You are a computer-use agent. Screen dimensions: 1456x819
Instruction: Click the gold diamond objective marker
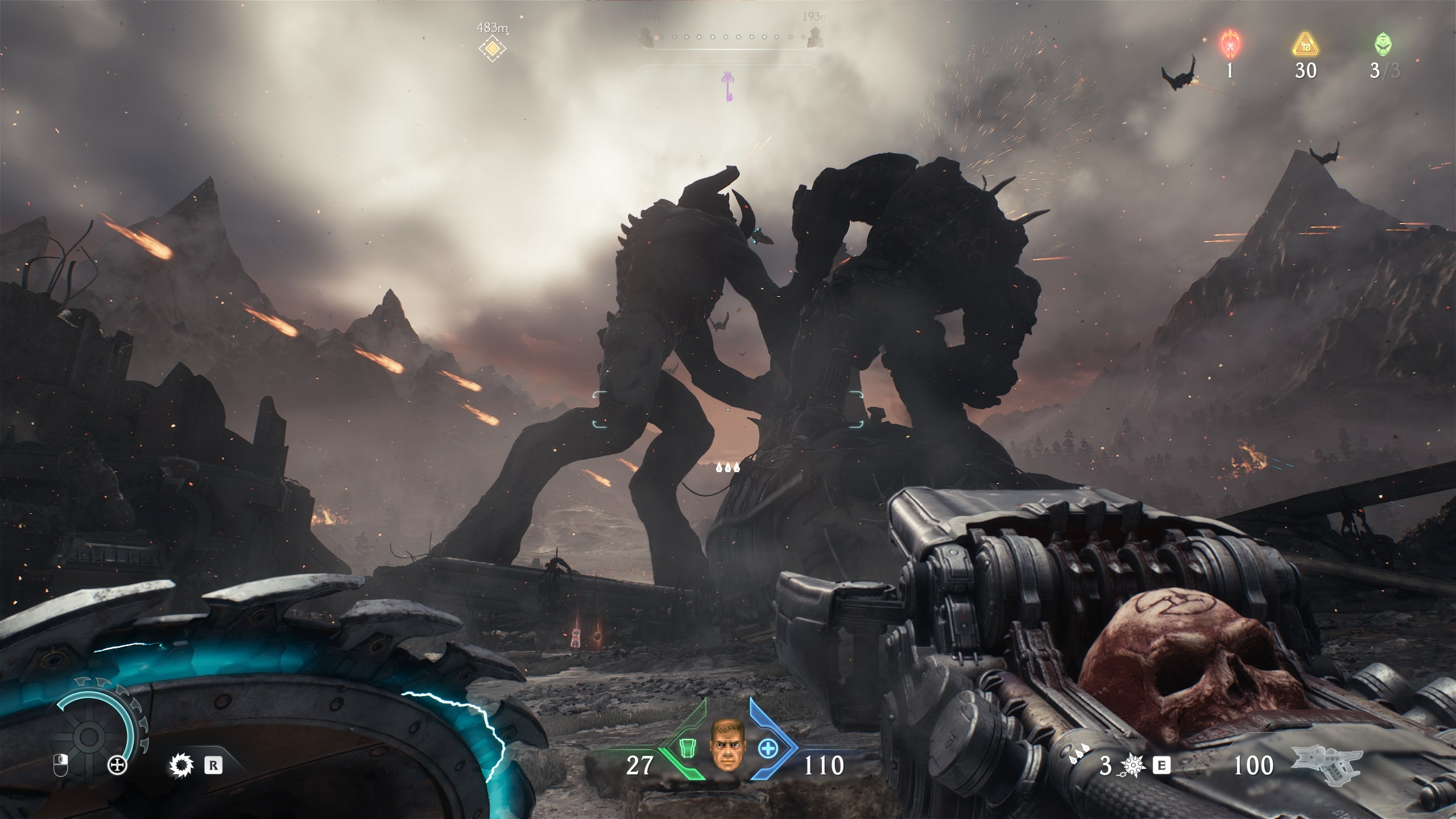point(492,49)
